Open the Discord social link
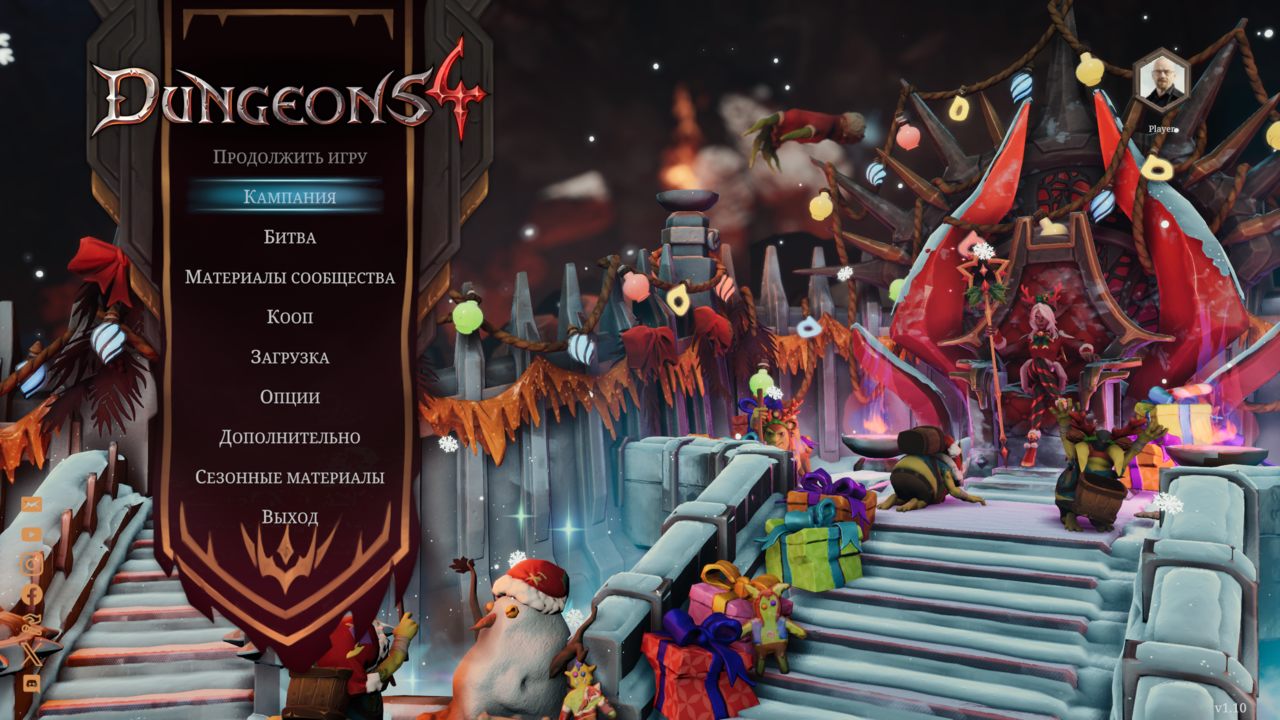 pyautogui.click(x=32, y=682)
